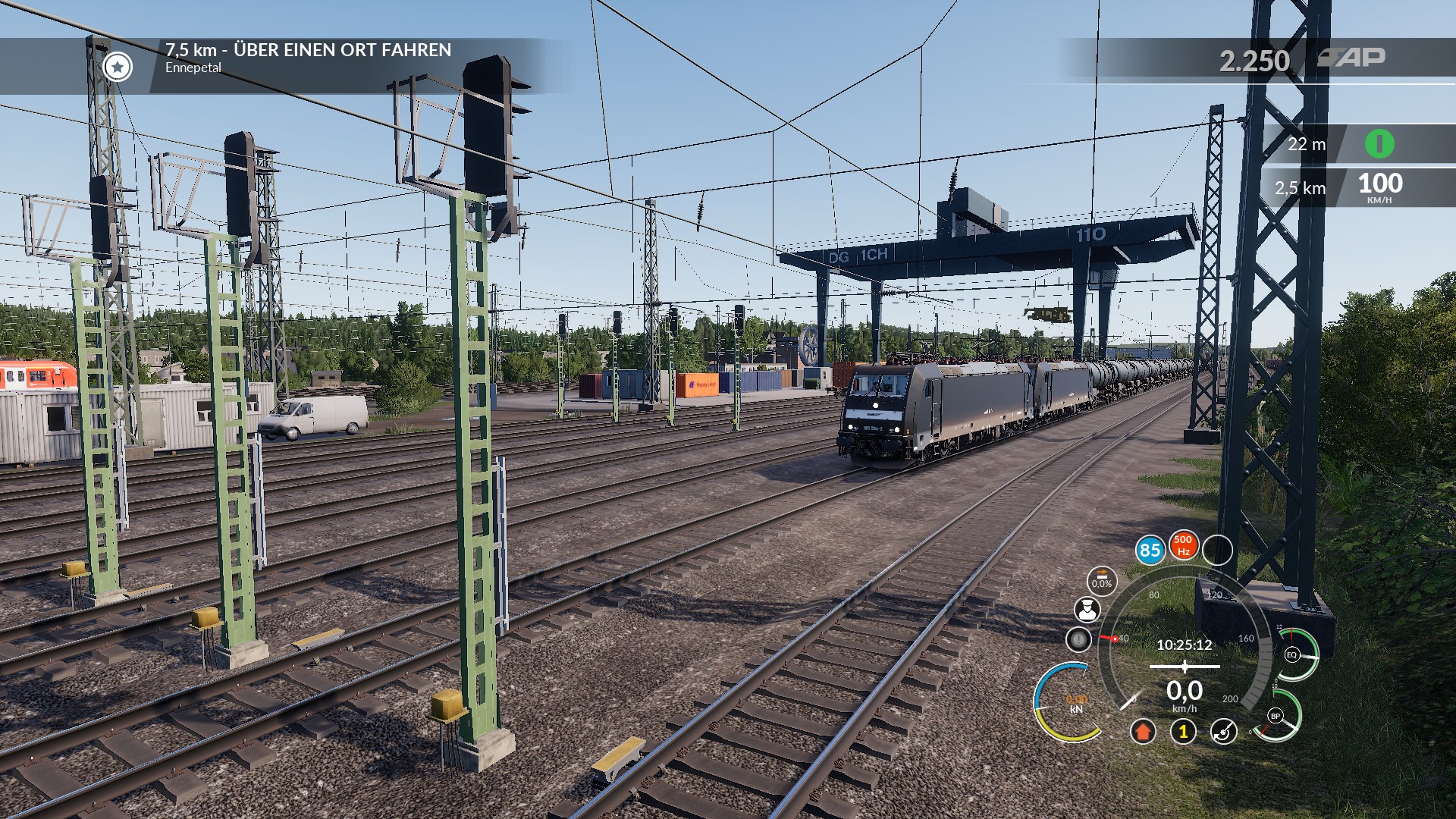Select the train driver cap icon
The width and height of the screenshot is (1456, 819).
pyautogui.click(x=1087, y=609)
